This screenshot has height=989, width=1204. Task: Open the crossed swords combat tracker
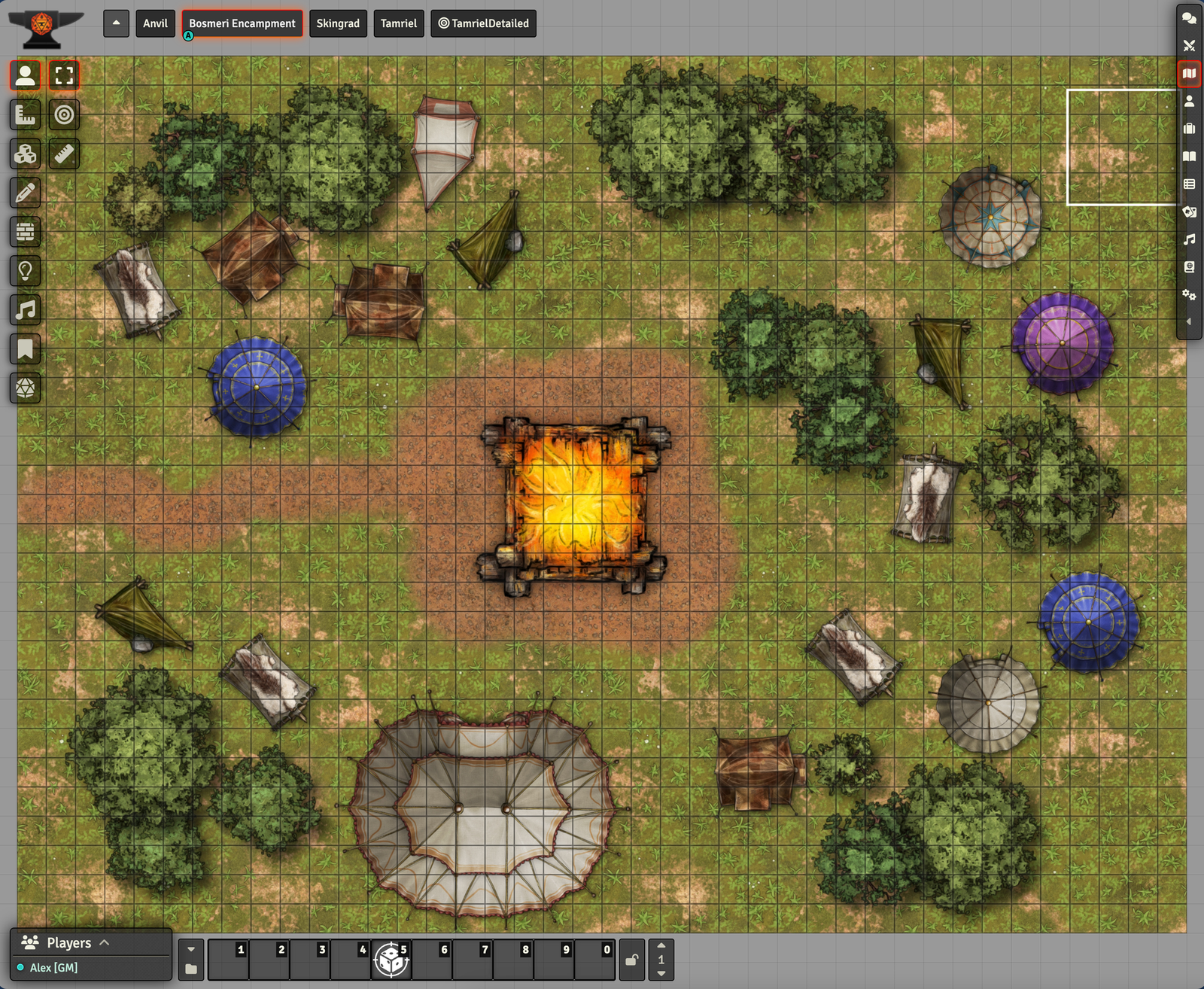point(1189,46)
